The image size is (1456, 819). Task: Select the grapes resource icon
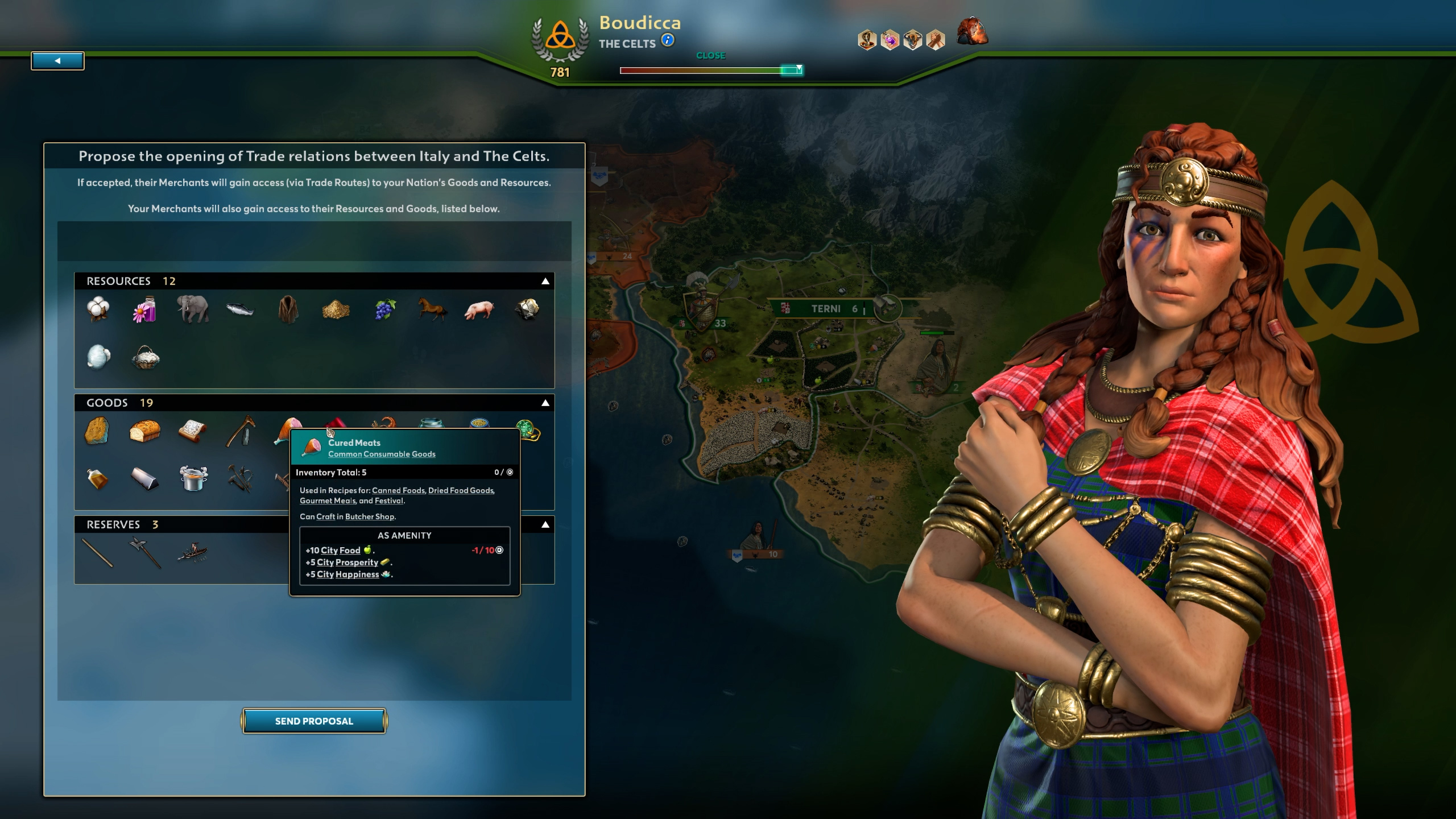pyautogui.click(x=384, y=310)
